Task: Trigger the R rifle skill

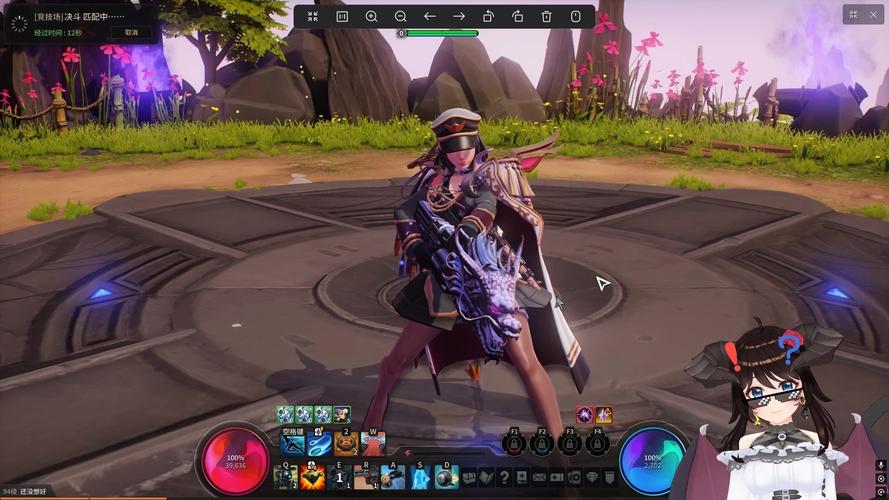Action: click(x=367, y=477)
